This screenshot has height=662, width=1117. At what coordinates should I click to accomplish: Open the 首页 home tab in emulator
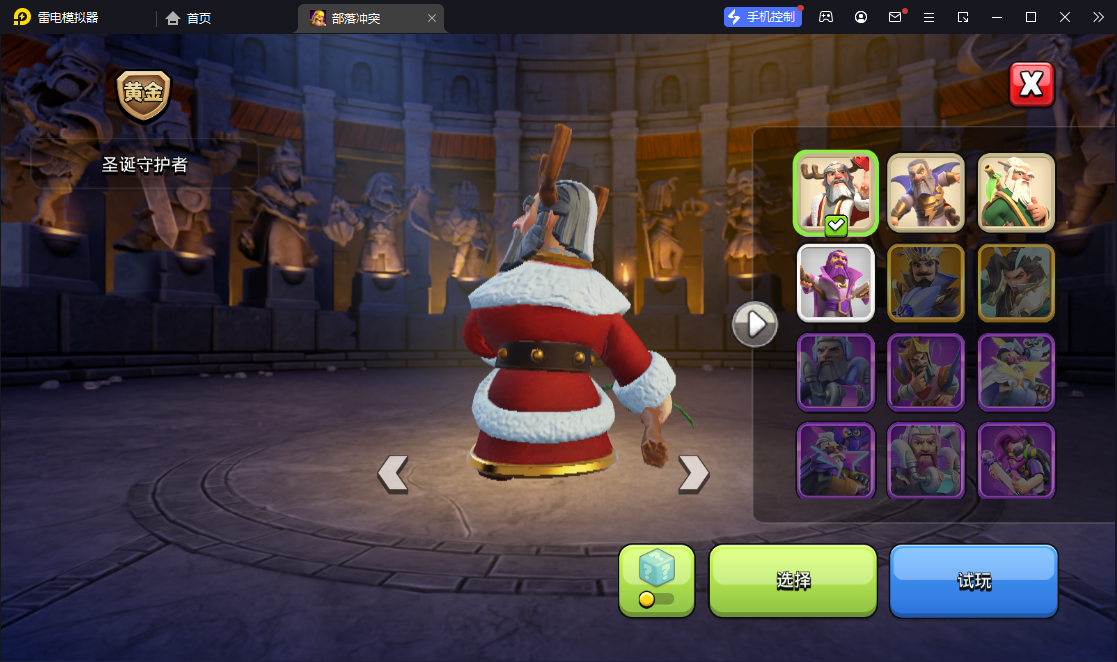pyautogui.click(x=189, y=18)
